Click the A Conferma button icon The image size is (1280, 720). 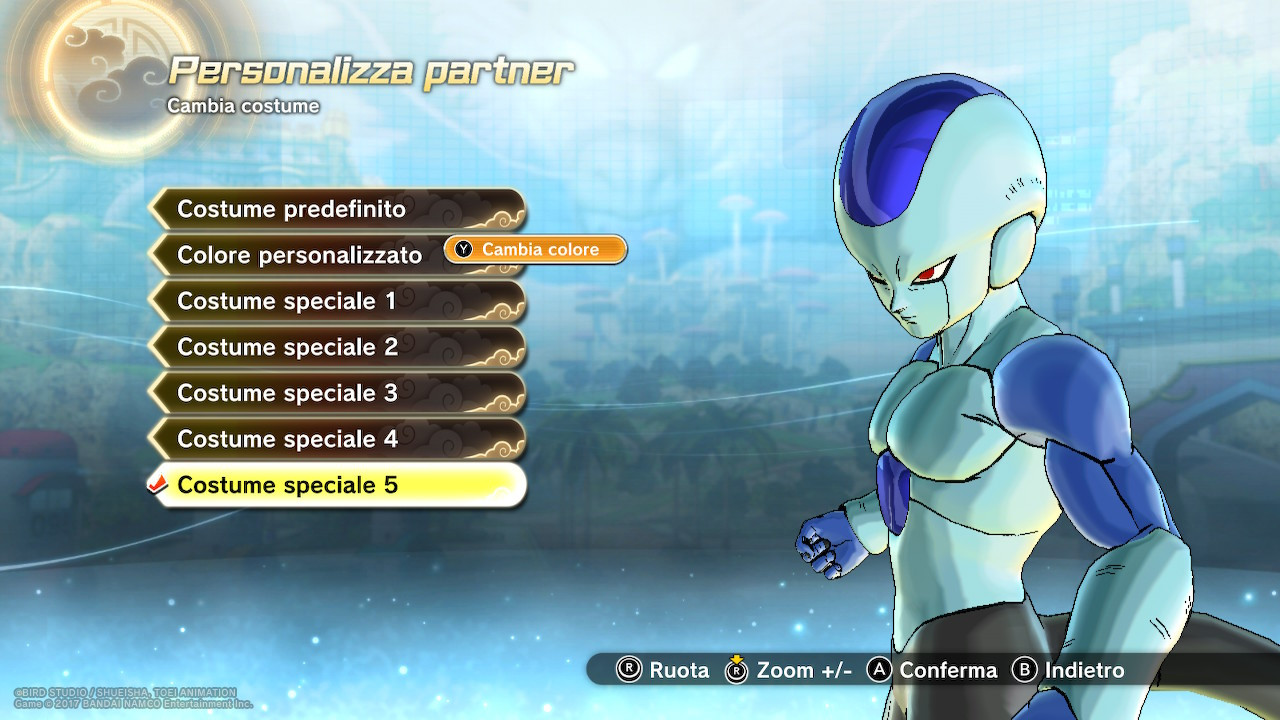click(877, 671)
